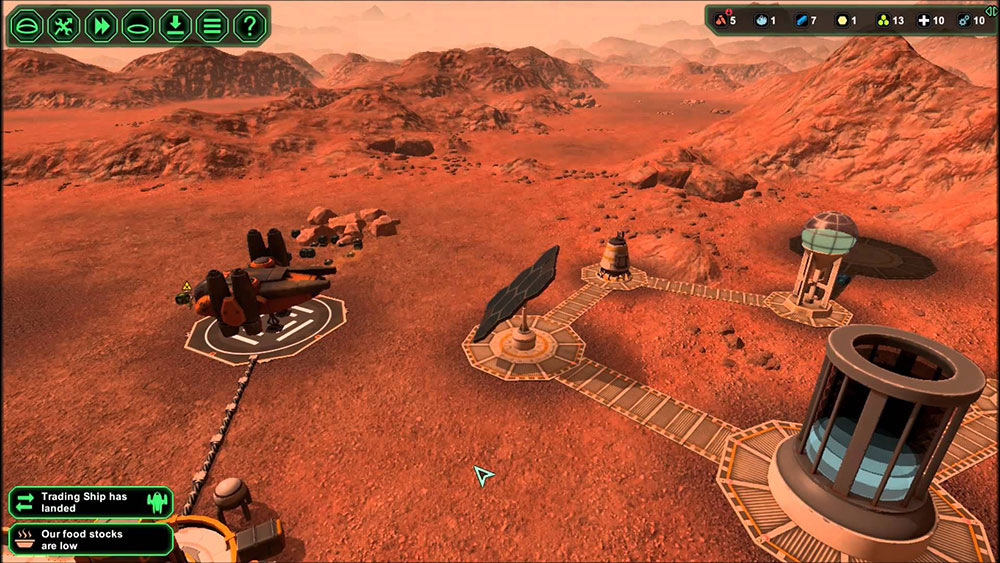The width and height of the screenshot is (1000, 563).
Task: Open the three-line main menu
Action: click(x=212, y=26)
